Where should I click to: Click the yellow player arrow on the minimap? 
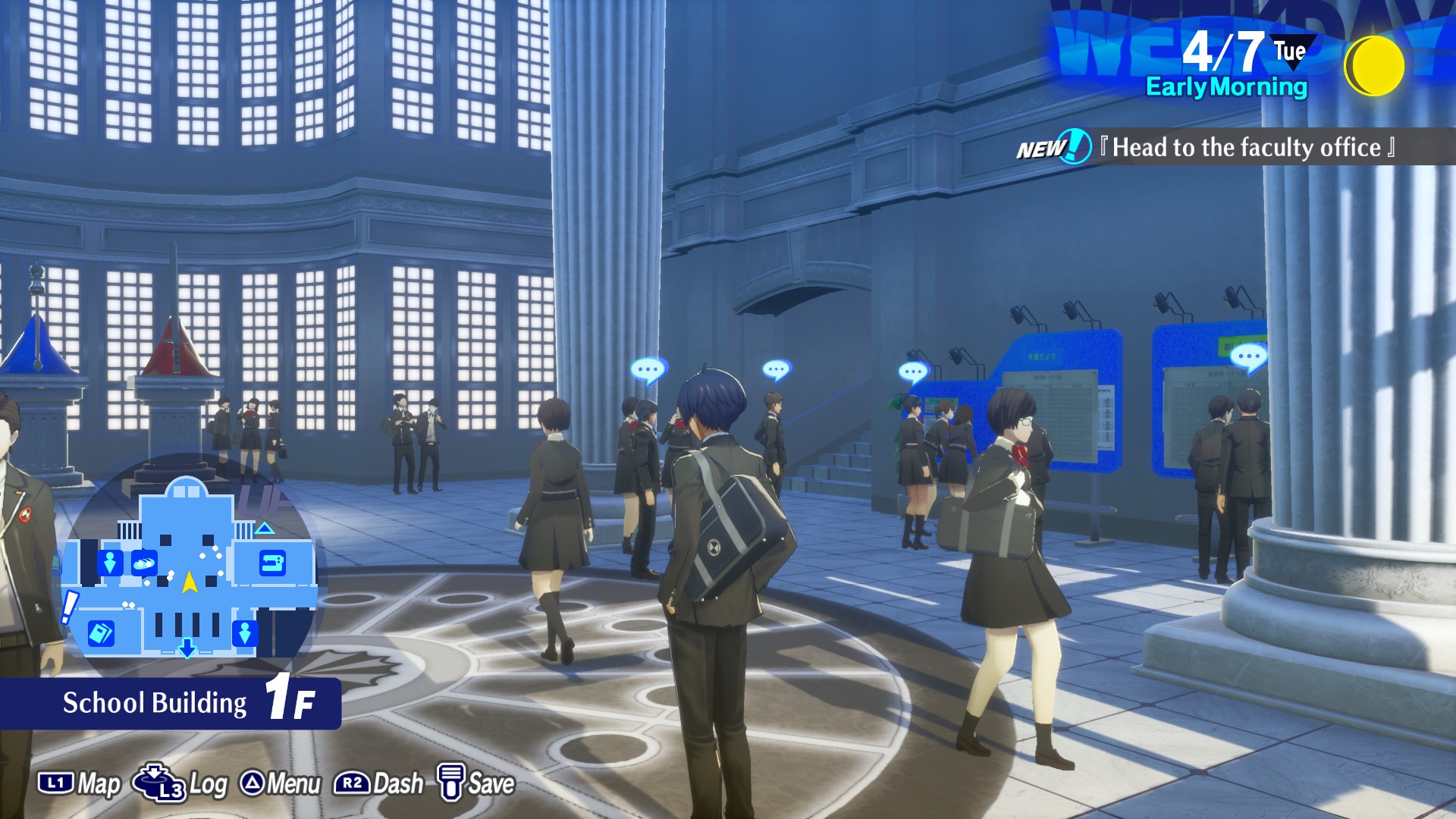[x=190, y=582]
